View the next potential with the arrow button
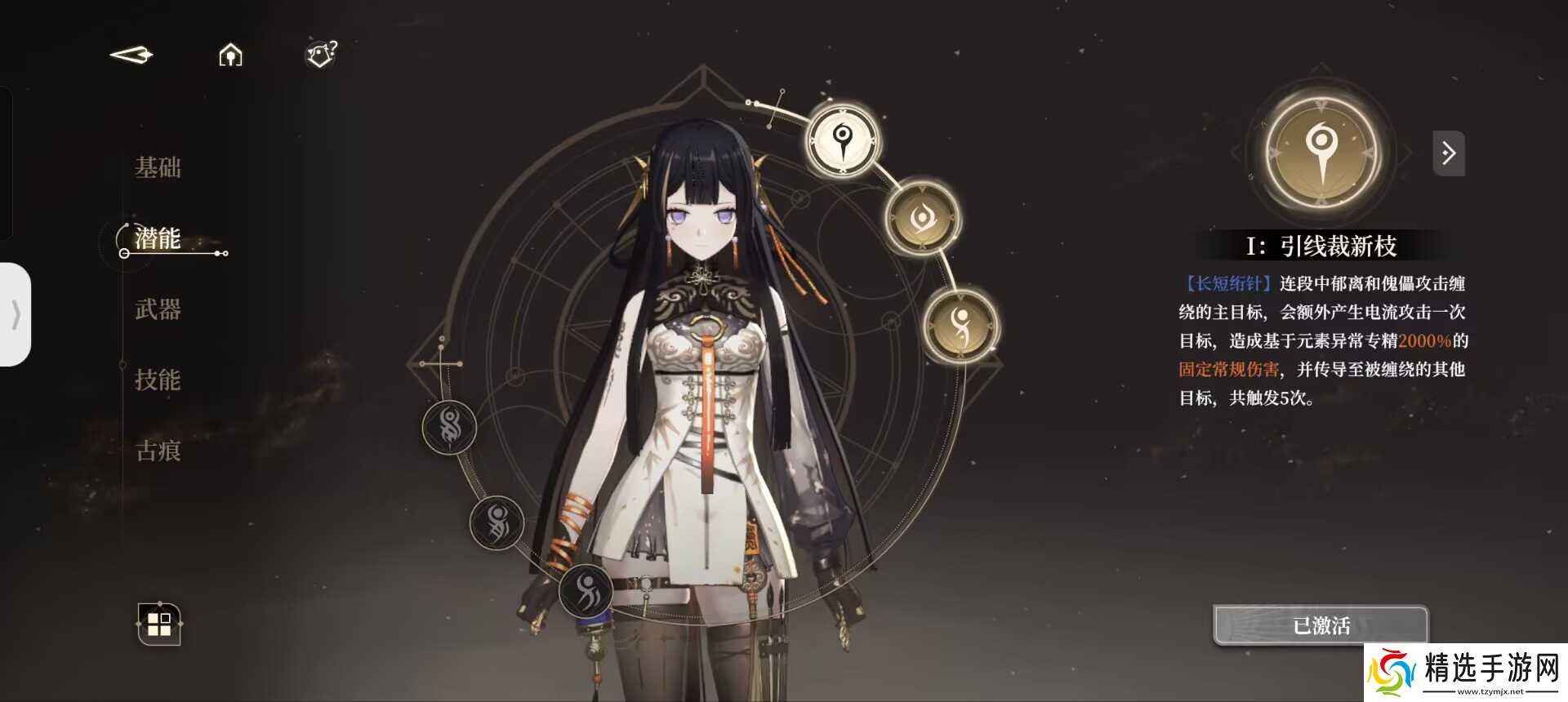 click(x=1449, y=153)
